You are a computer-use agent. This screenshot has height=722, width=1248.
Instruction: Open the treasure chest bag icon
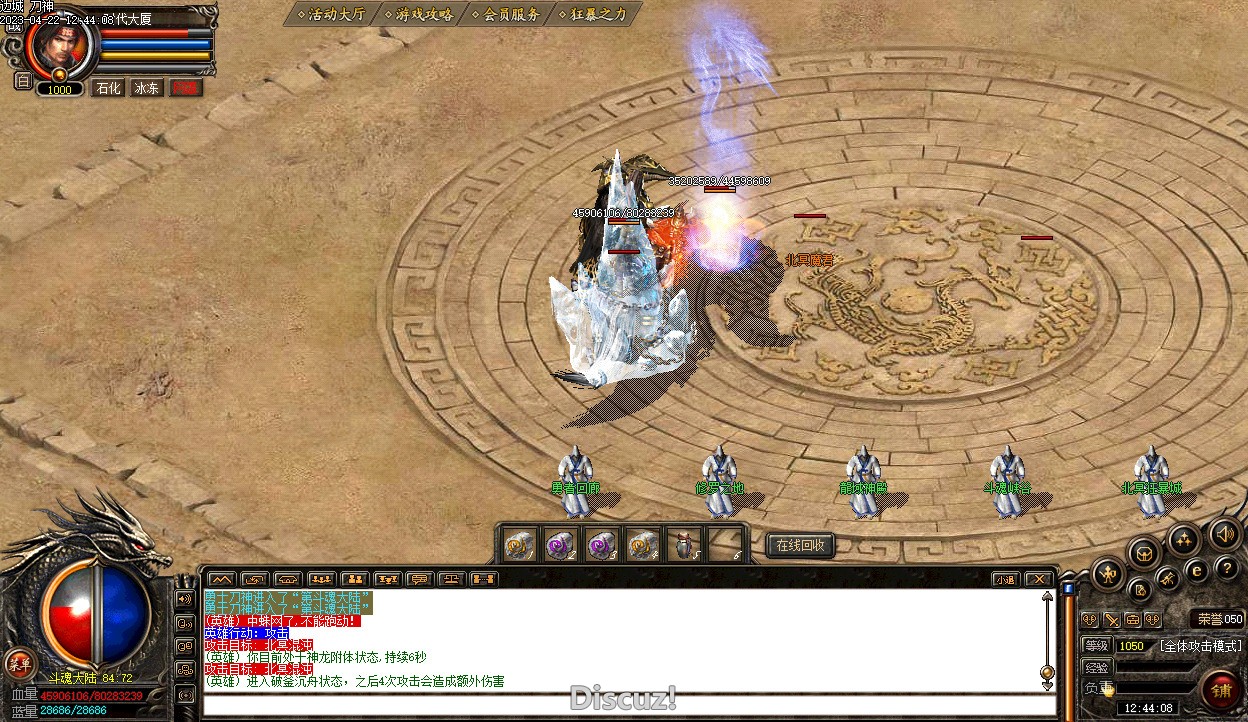tap(1143, 552)
